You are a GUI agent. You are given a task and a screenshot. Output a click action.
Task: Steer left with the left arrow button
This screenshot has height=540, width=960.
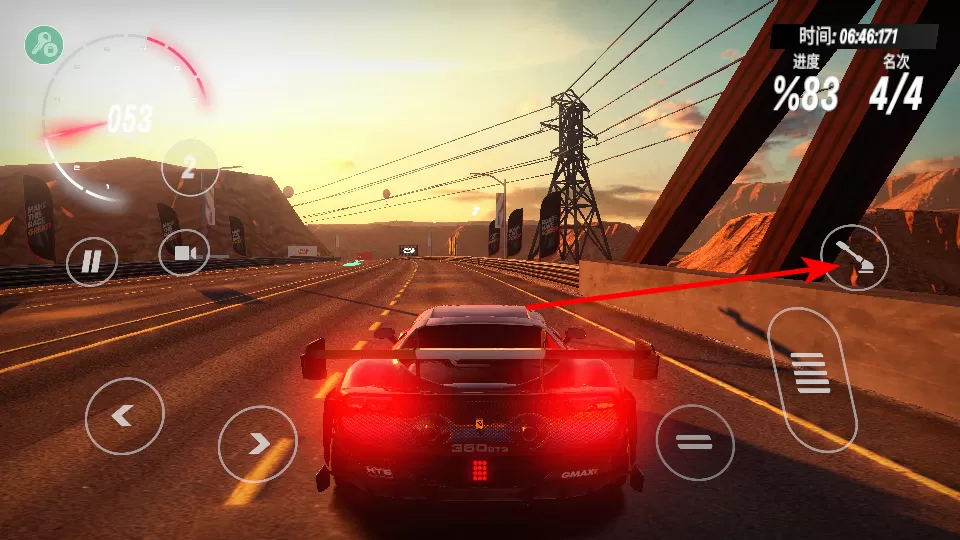(x=124, y=416)
